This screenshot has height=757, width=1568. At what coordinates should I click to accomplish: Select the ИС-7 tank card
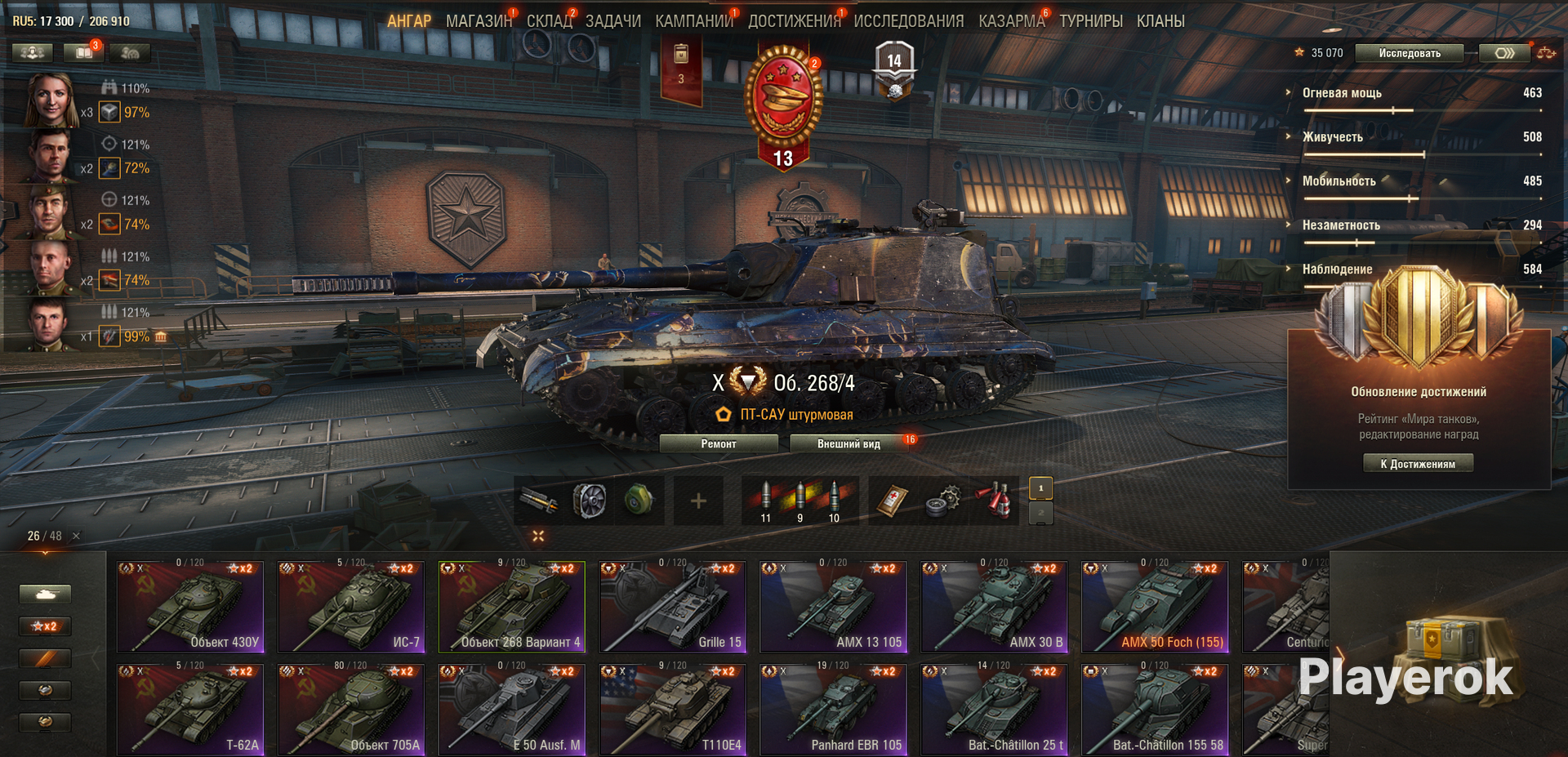coord(351,606)
